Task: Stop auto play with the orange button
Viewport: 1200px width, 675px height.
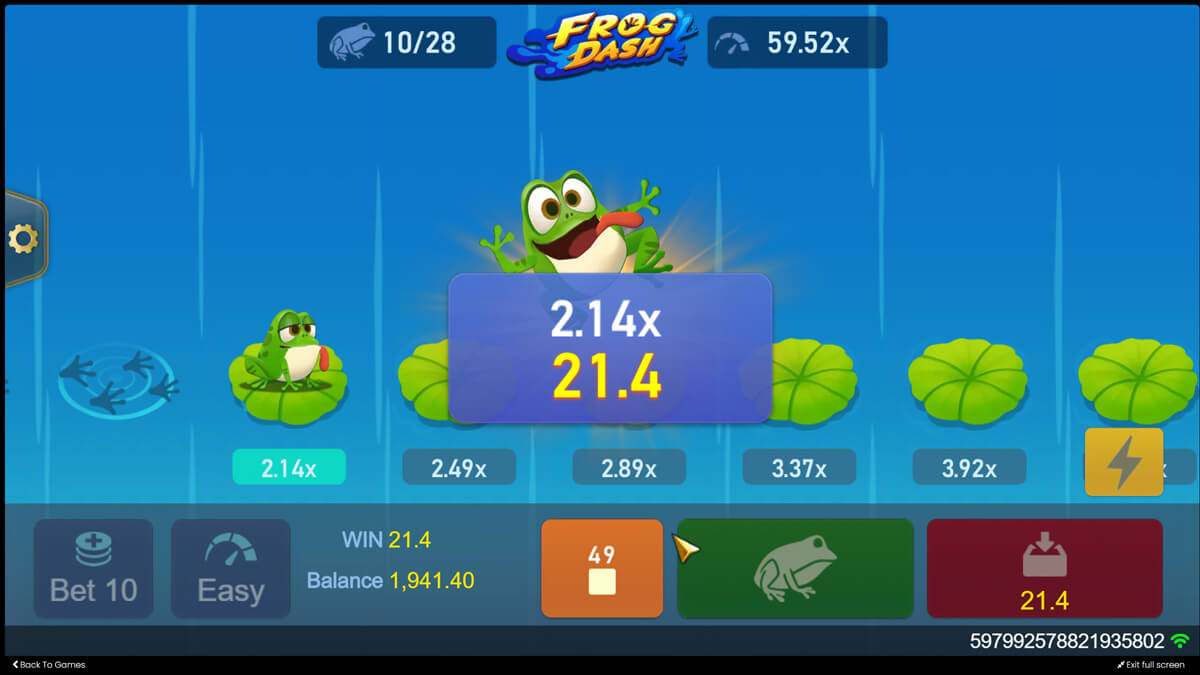Action: (602, 568)
